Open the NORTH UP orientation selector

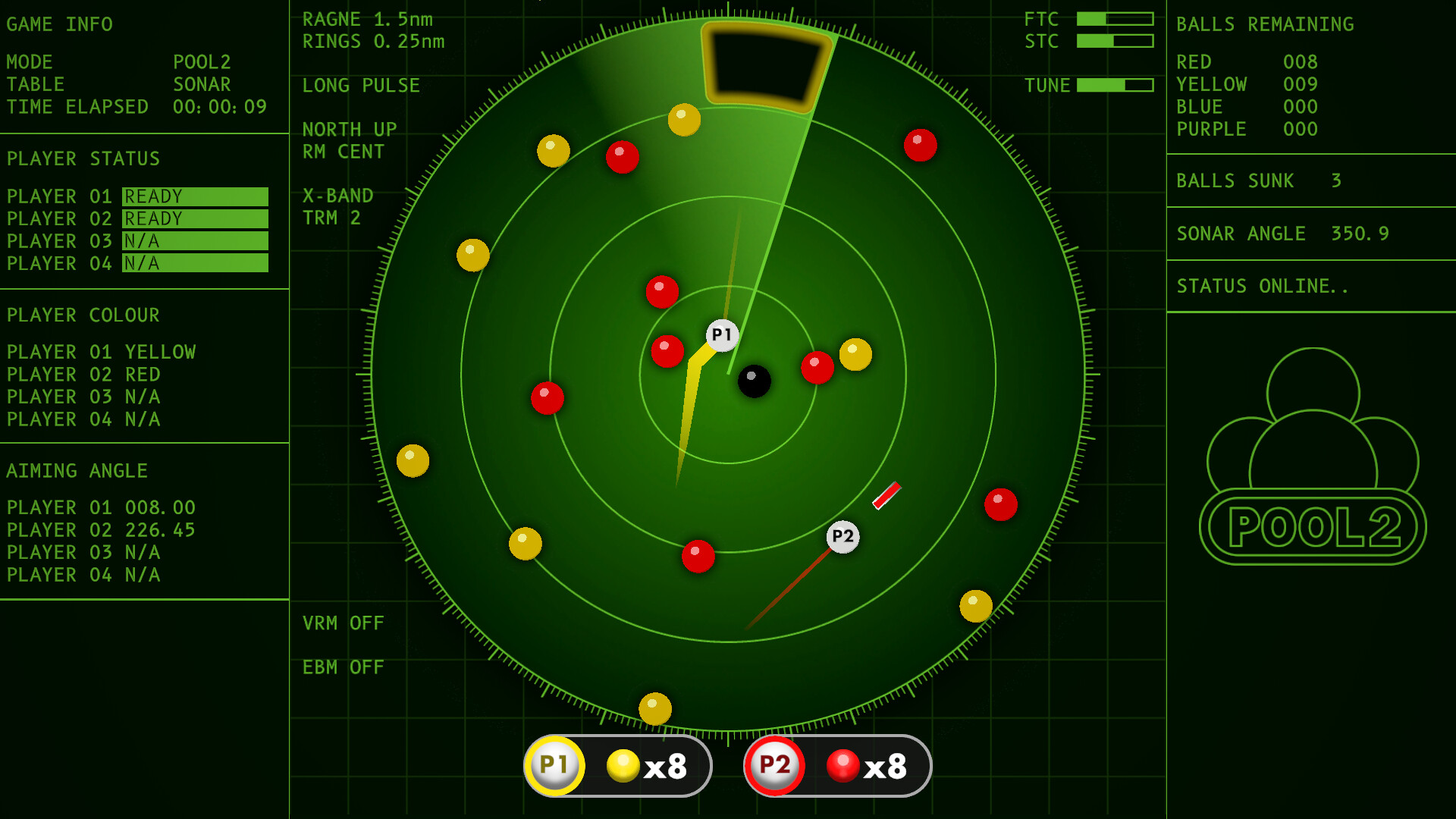coord(349,129)
